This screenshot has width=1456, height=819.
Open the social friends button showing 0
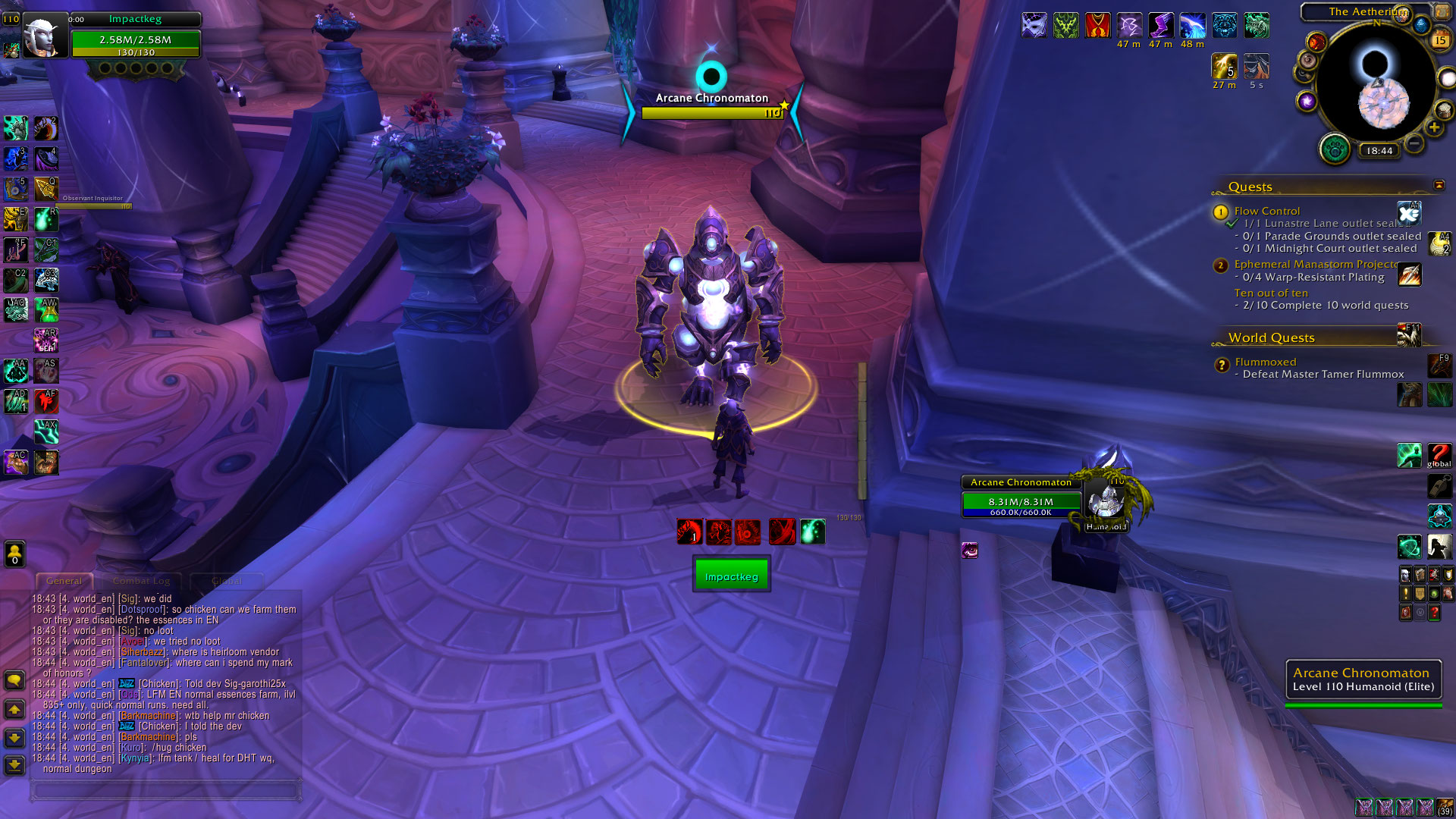click(14, 554)
